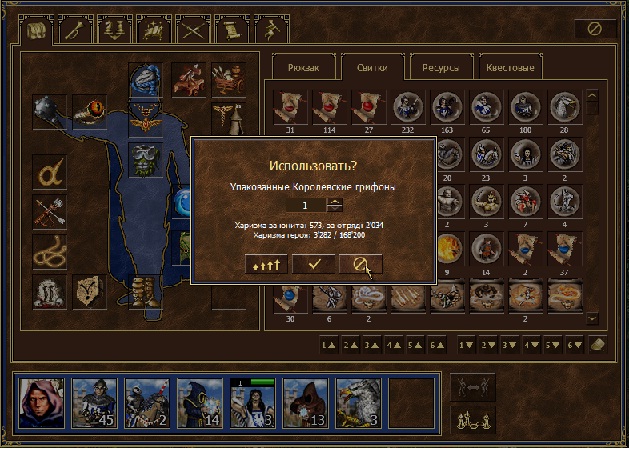The width and height of the screenshot is (630, 450).
Task: Select the scroll stack with count 114
Action: (x=328, y=106)
